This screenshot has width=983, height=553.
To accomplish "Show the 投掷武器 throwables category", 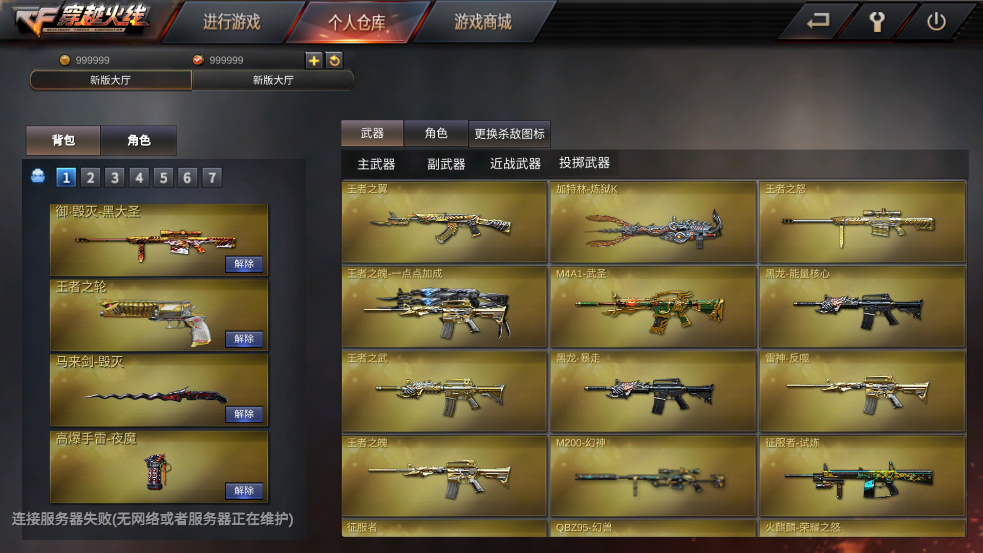I will point(584,163).
